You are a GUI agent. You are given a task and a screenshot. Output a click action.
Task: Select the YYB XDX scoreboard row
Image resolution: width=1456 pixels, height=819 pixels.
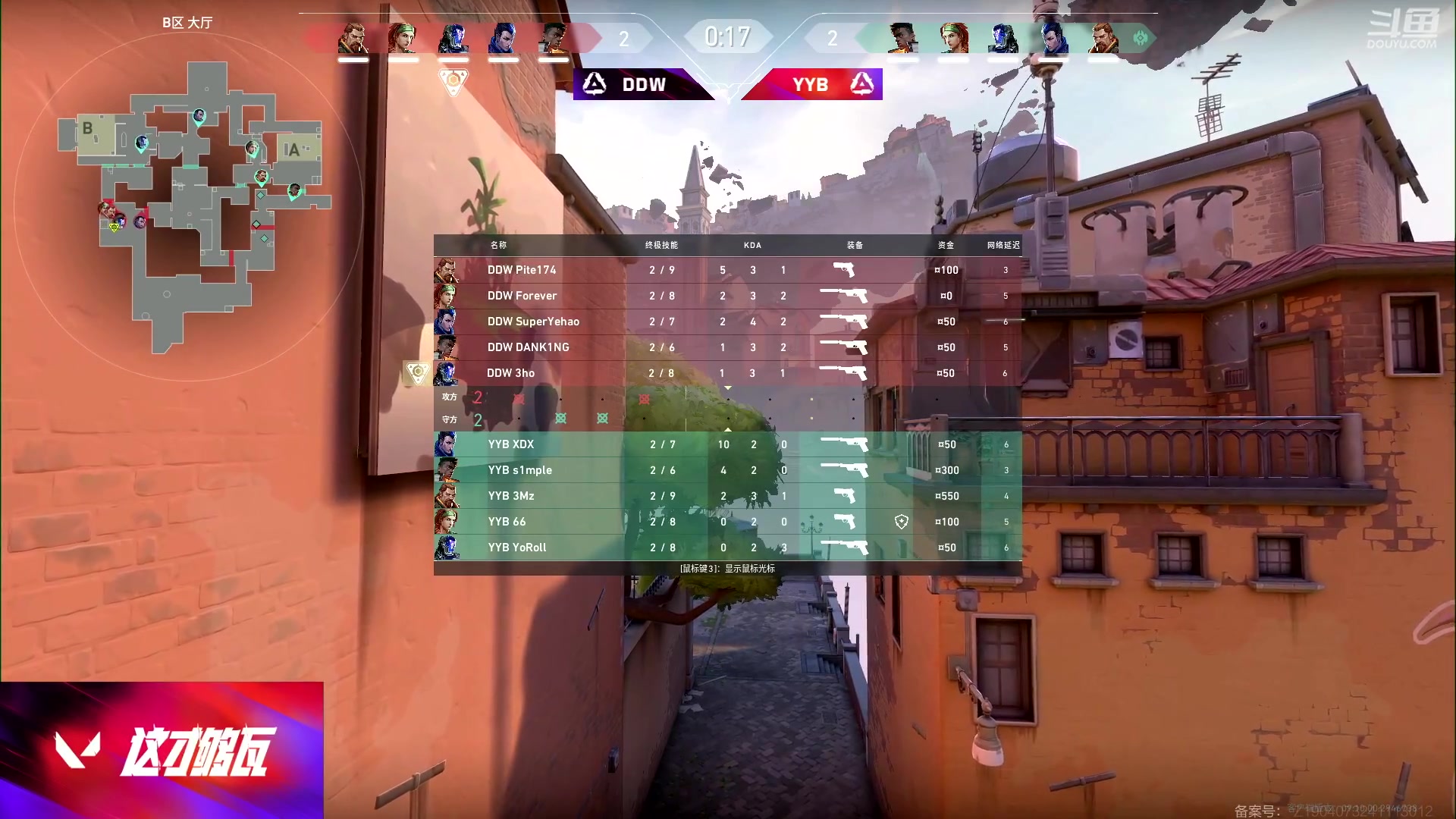726,444
